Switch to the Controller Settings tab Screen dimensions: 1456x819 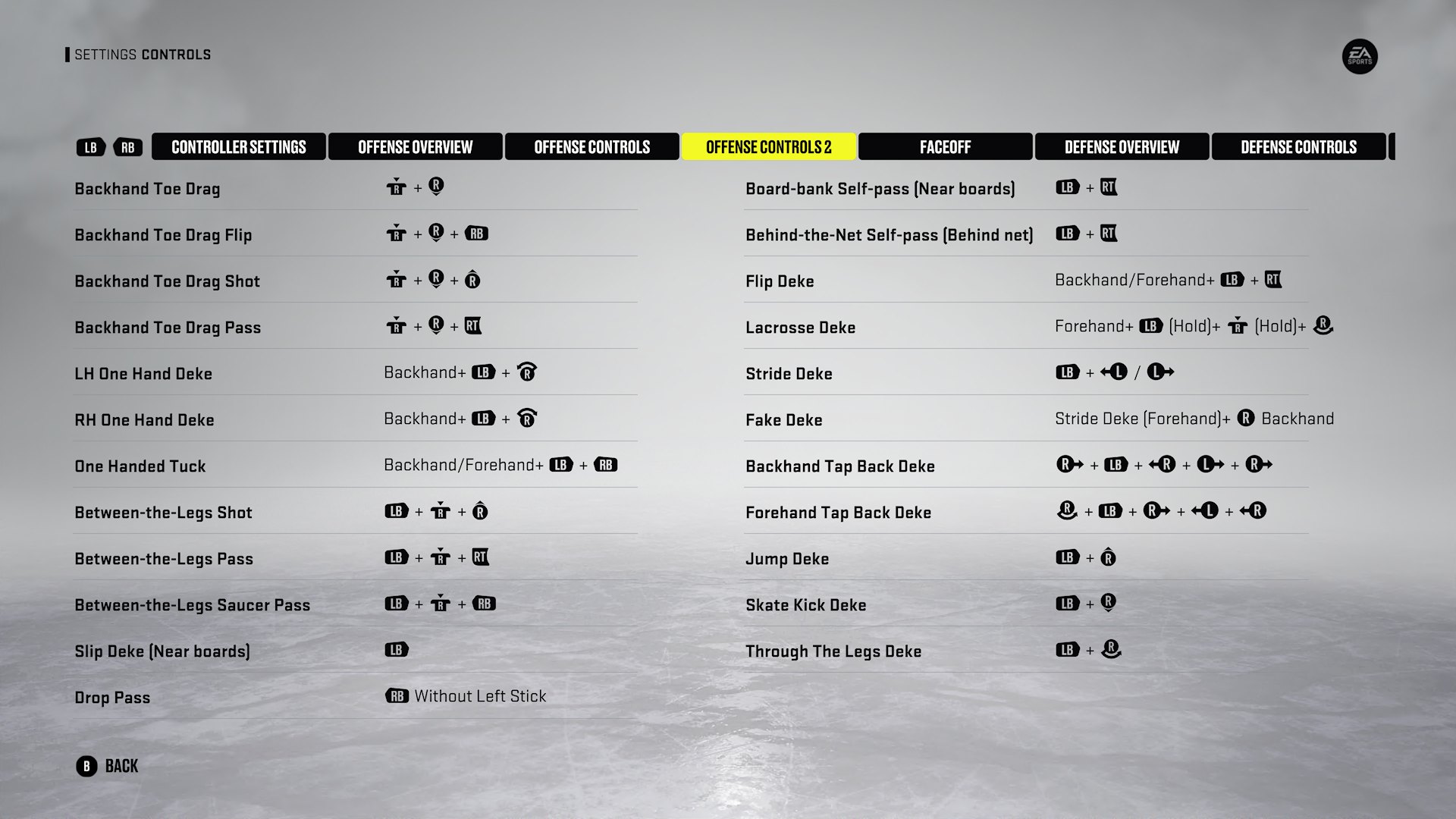tap(238, 147)
